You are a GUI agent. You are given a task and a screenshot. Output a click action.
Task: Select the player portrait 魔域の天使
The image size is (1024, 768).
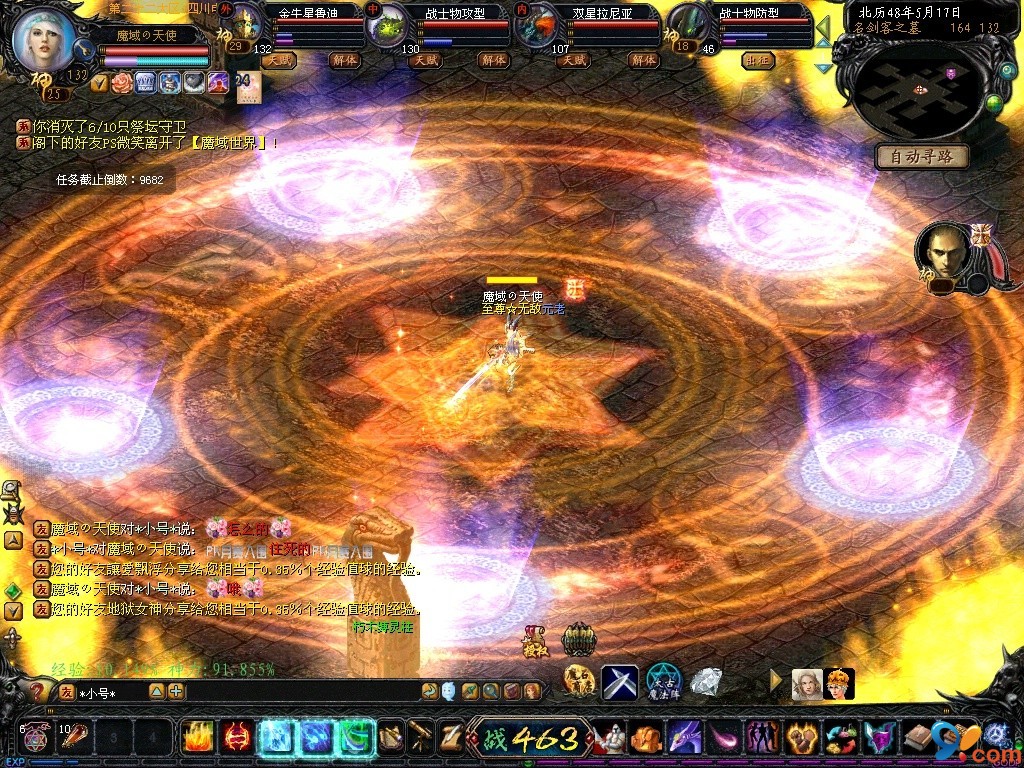pos(45,37)
